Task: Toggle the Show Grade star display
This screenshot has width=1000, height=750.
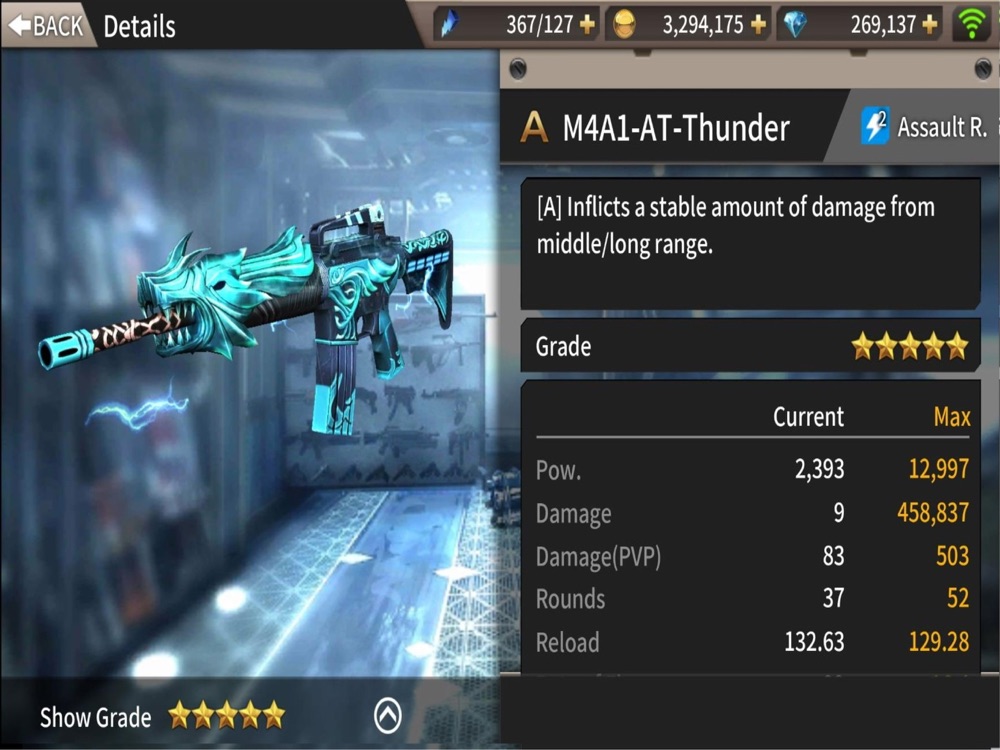Action: 162,716
